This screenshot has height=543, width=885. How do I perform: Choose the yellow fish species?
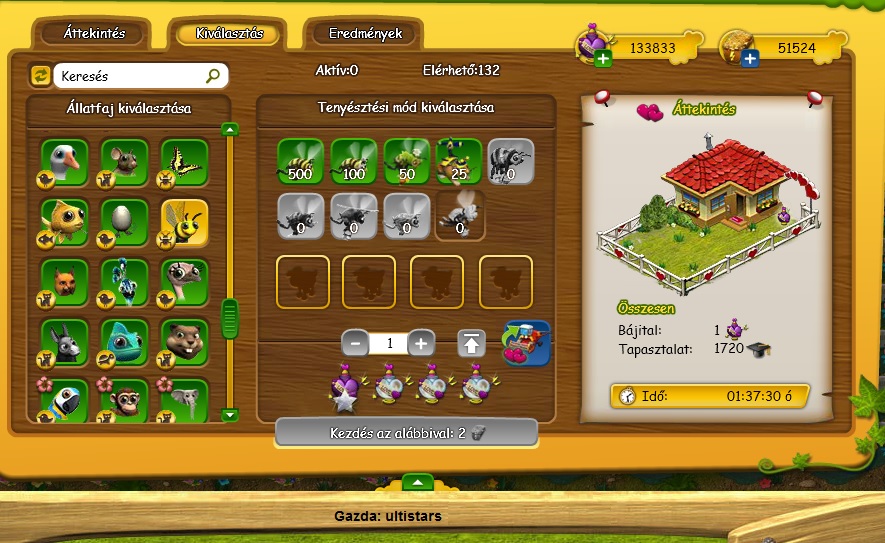click(x=65, y=222)
